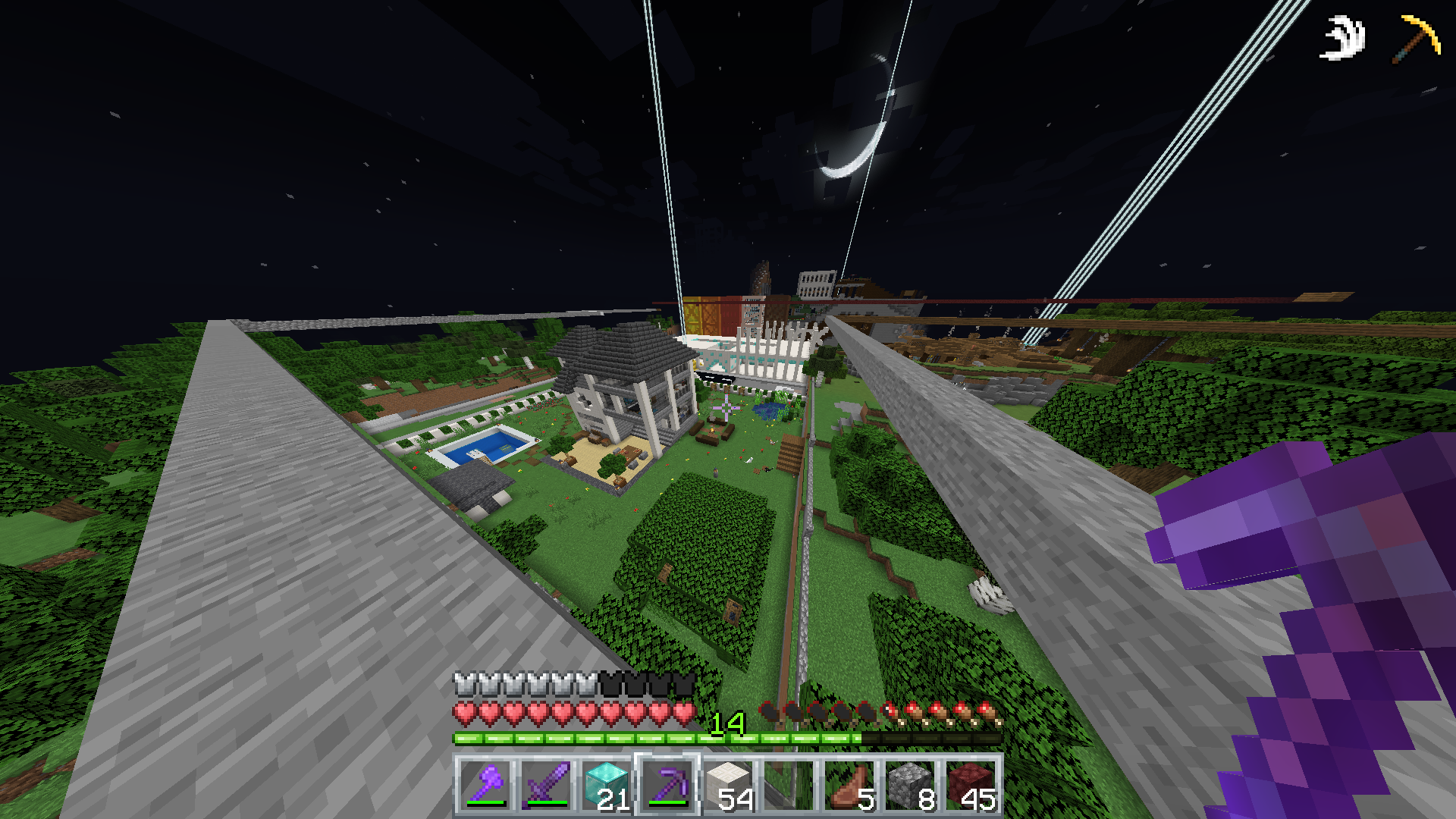Select the diamond block stack of 21

pos(607,785)
